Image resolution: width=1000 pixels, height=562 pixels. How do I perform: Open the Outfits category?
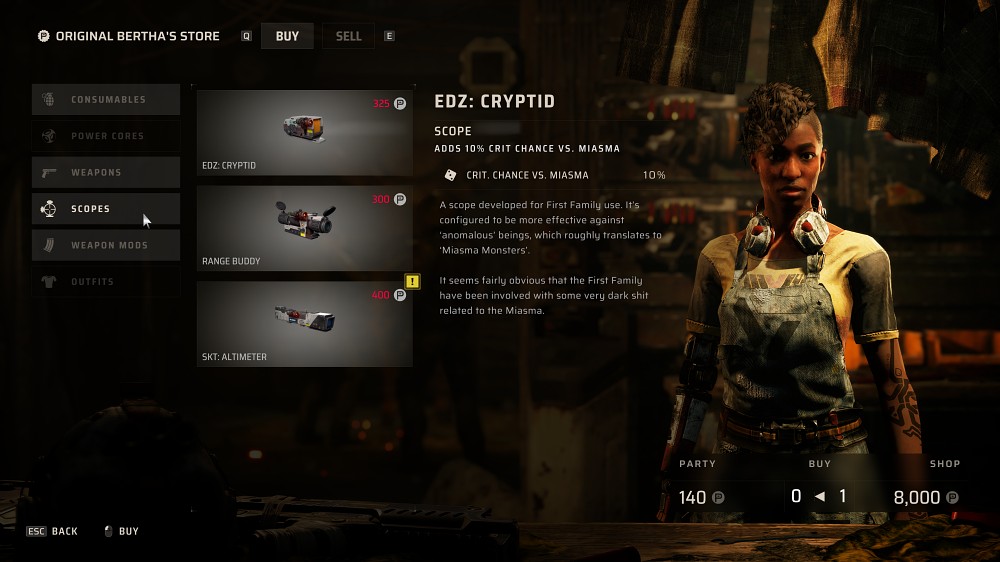click(106, 282)
